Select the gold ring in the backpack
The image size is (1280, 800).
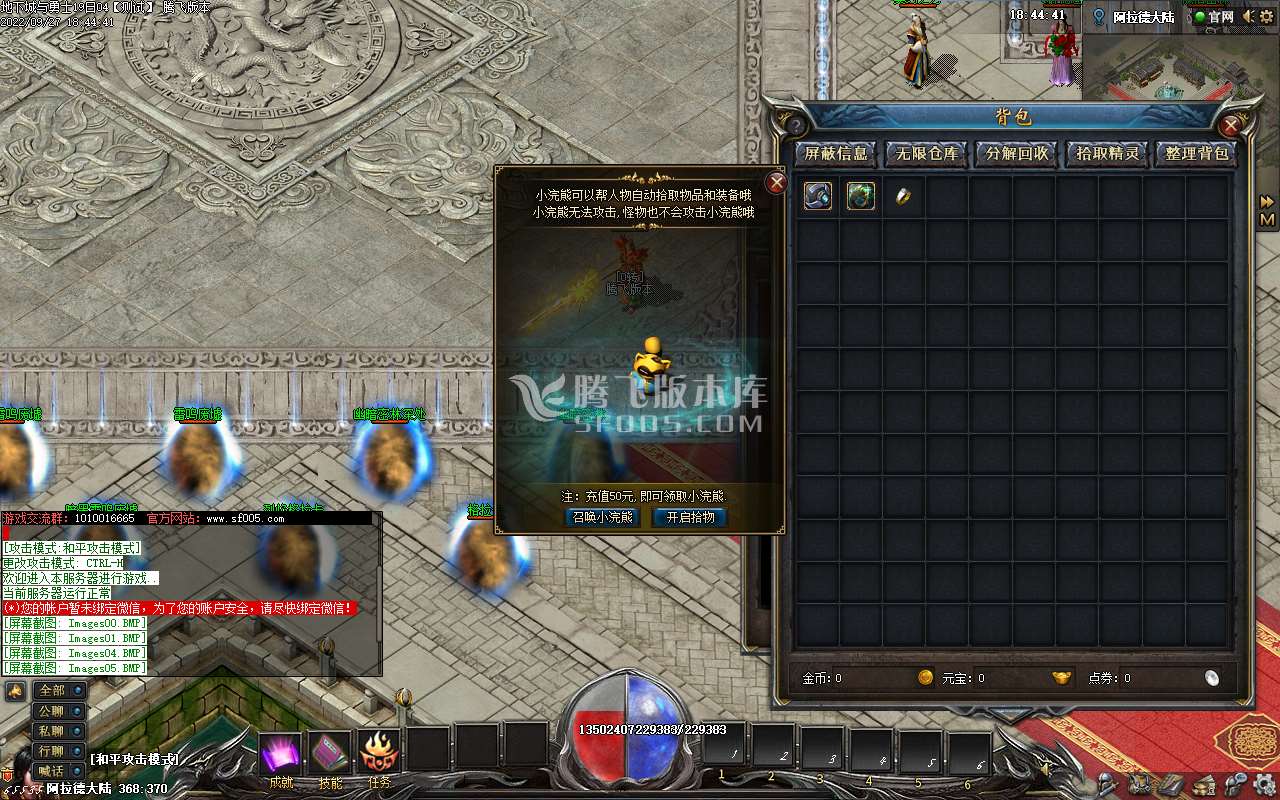pyautogui.click(x=903, y=196)
